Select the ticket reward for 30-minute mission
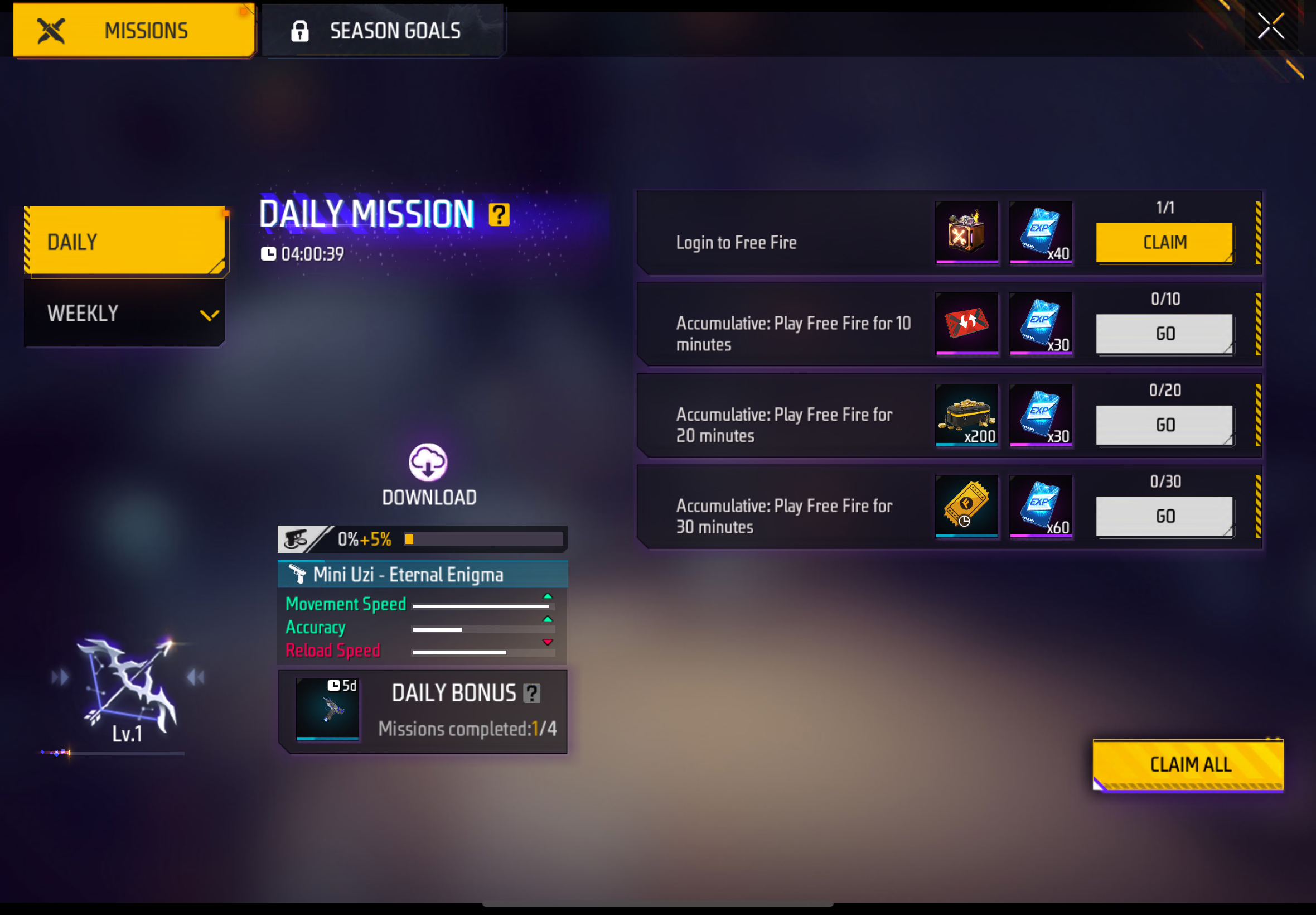1316x915 pixels. [966, 506]
